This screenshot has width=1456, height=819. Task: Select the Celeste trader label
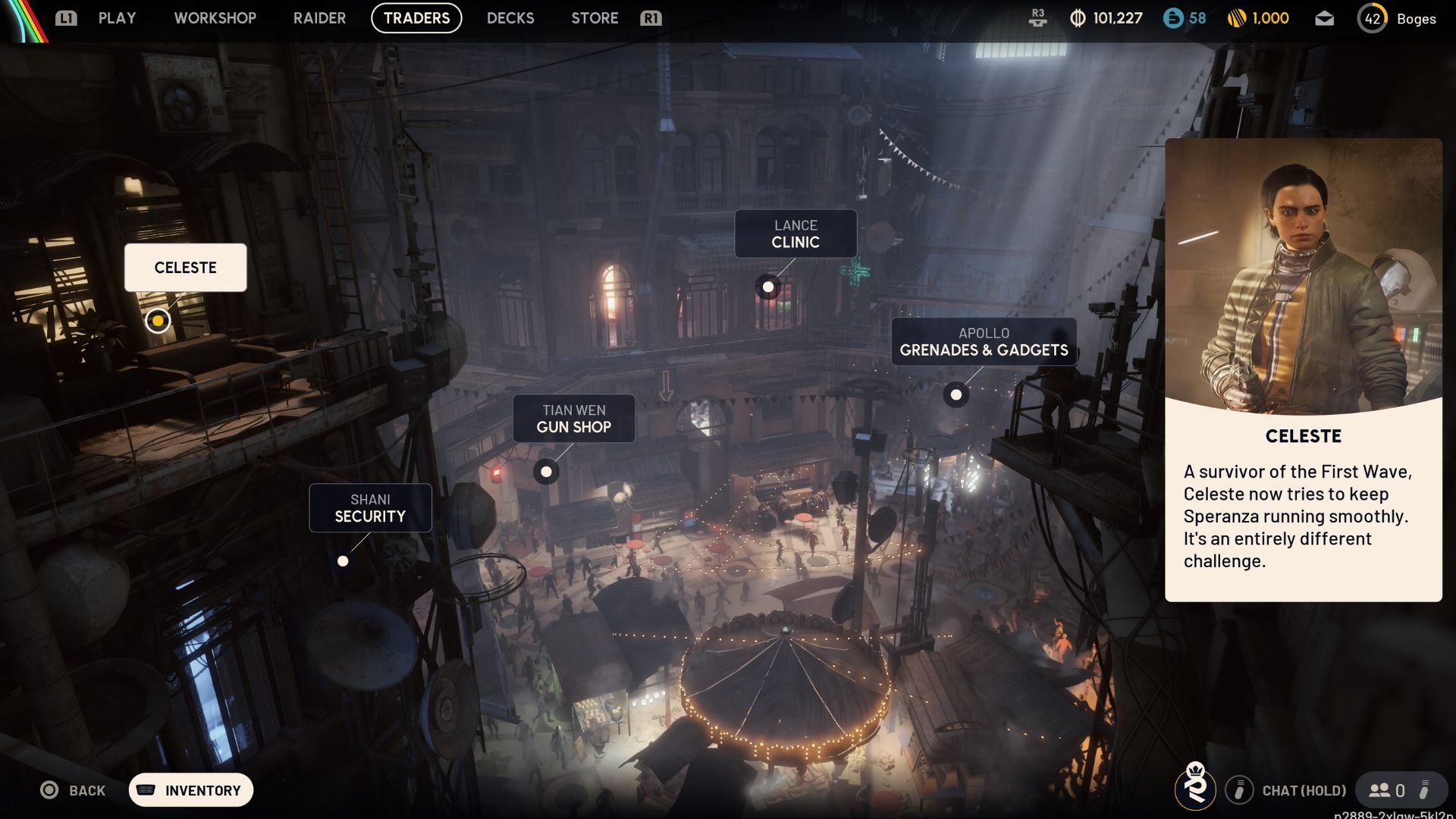(186, 268)
